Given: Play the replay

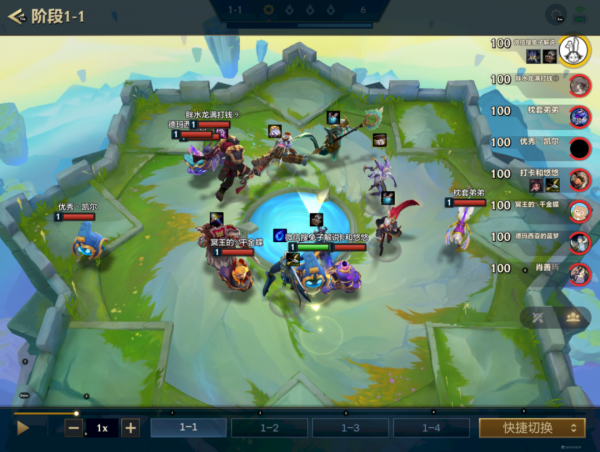Looking at the screenshot, I should point(23,427).
